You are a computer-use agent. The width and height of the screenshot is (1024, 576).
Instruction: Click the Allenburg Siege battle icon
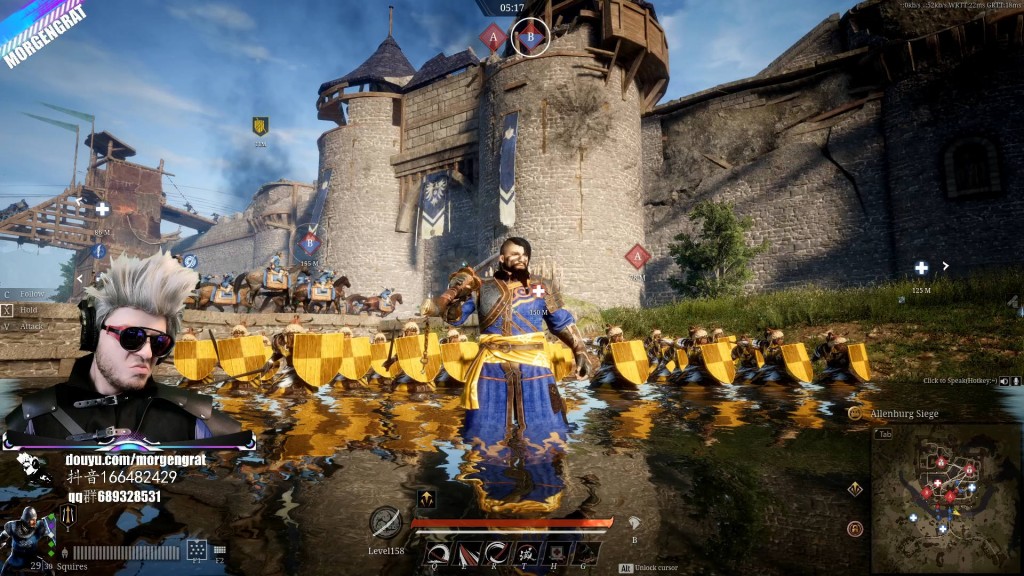[855, 413]
